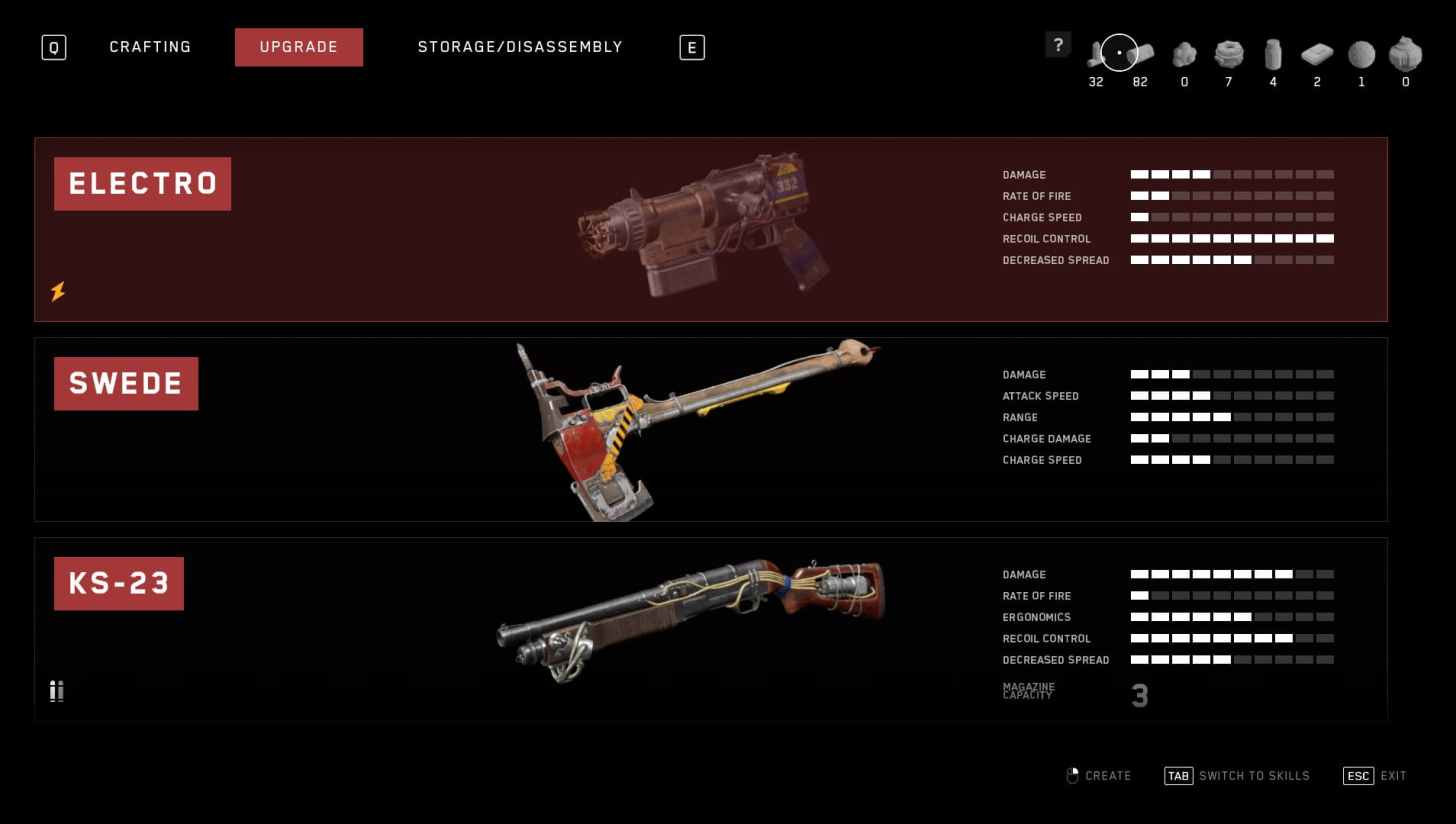Viewport: 1456px width, 824px height.
Task: Select the bone material icon showing 32
Action: (x=1095, y=55)
